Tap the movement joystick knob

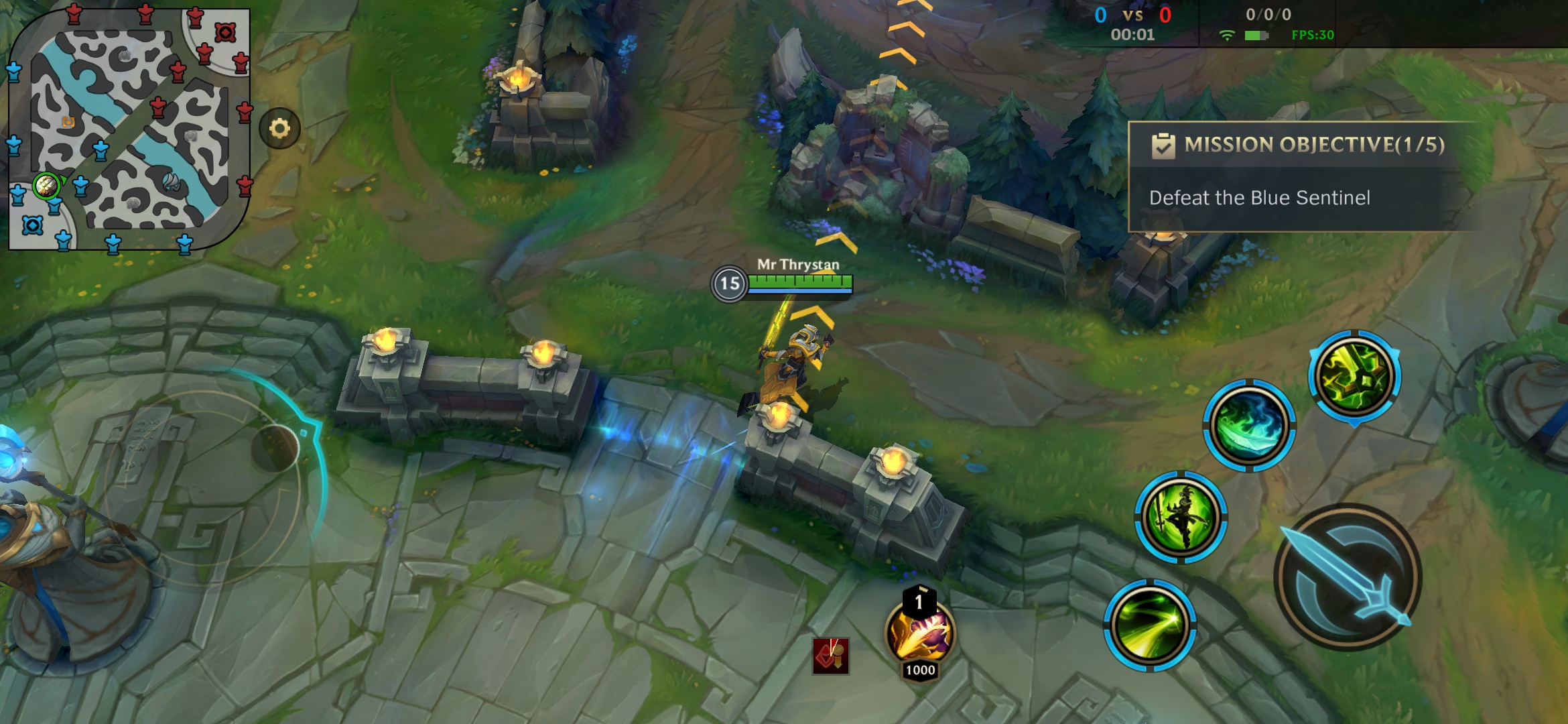point(275,448)
